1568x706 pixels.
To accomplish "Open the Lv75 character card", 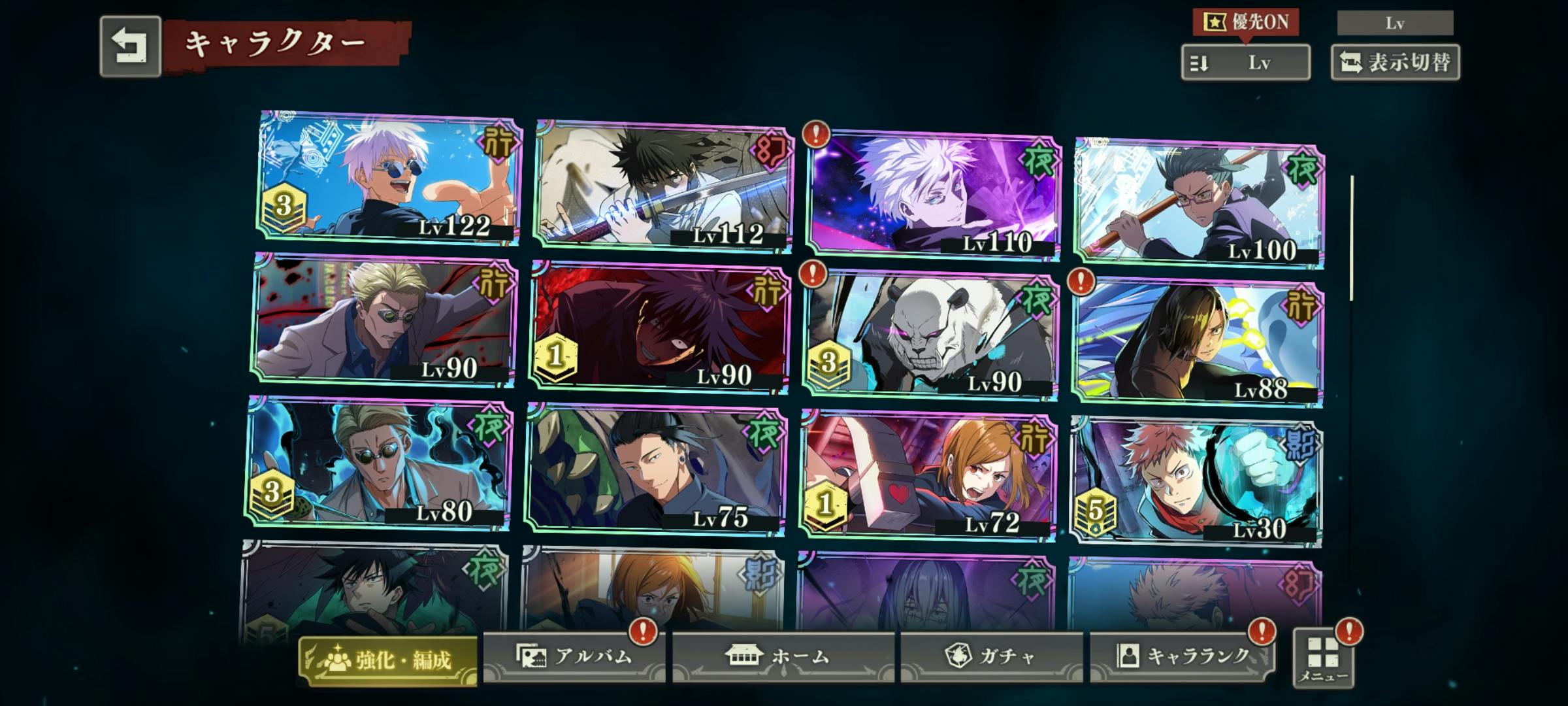I will pyautogui.click(x=655, y=469).
